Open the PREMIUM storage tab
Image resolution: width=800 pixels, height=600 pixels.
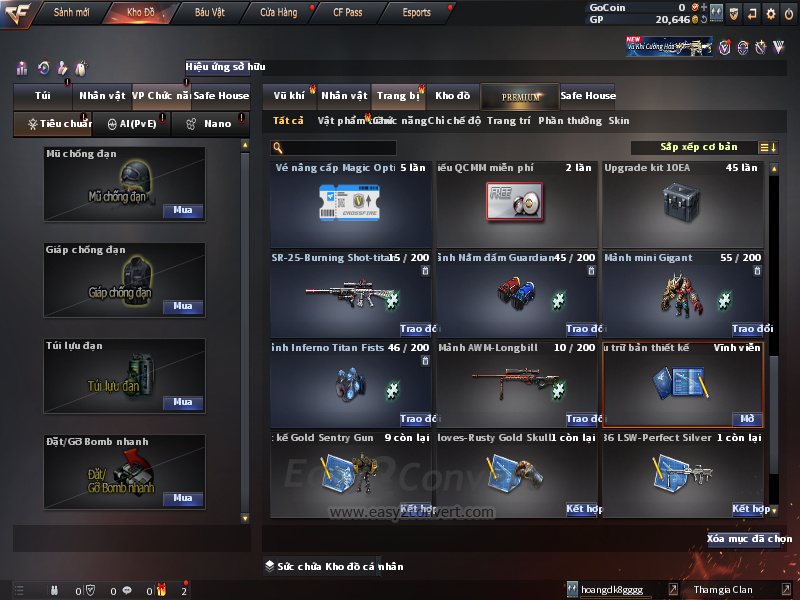pos(521,96)
